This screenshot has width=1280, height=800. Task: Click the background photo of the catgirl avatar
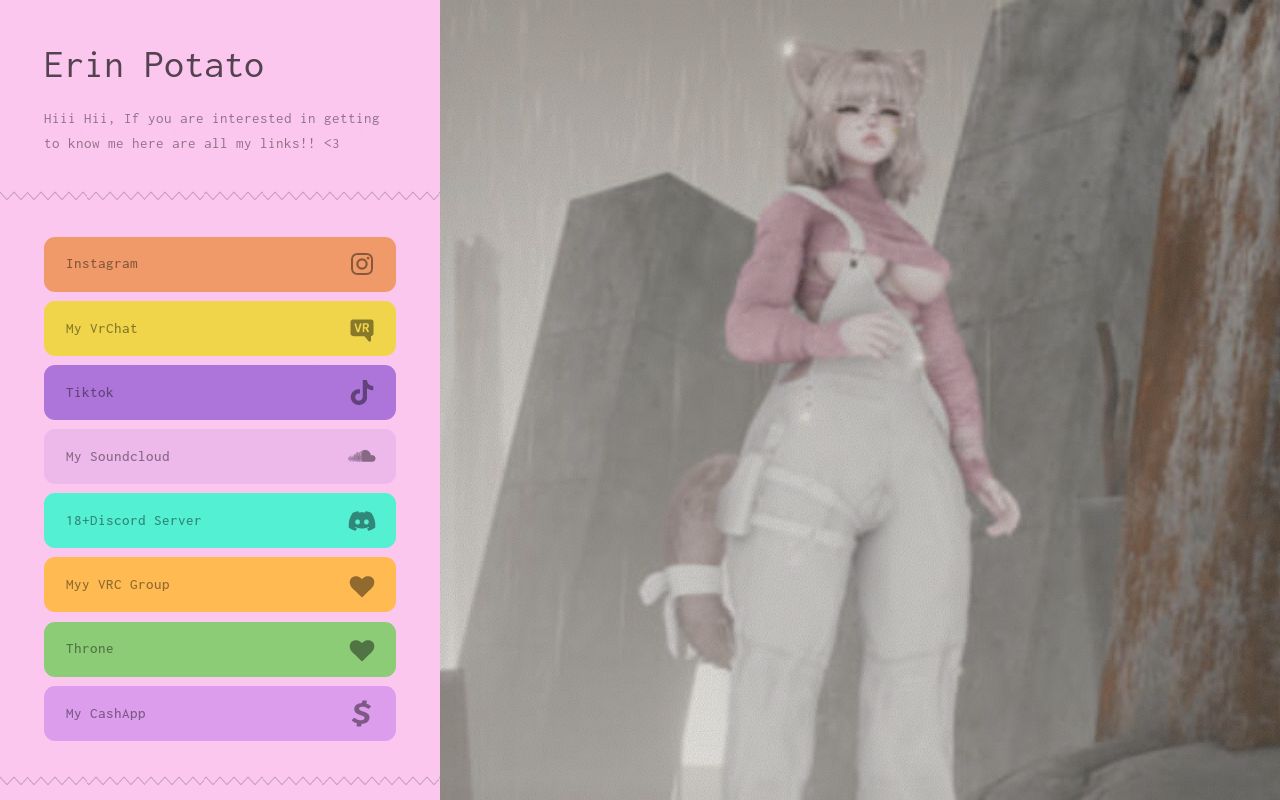click(x=860, y=400)
